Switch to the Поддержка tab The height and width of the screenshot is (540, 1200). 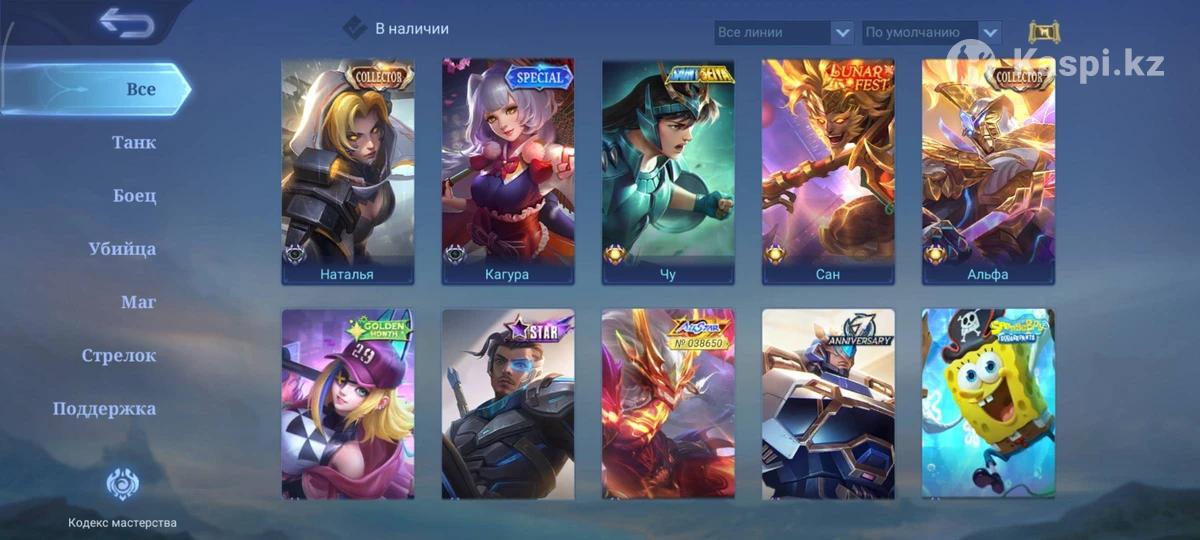tap(104, 408)
